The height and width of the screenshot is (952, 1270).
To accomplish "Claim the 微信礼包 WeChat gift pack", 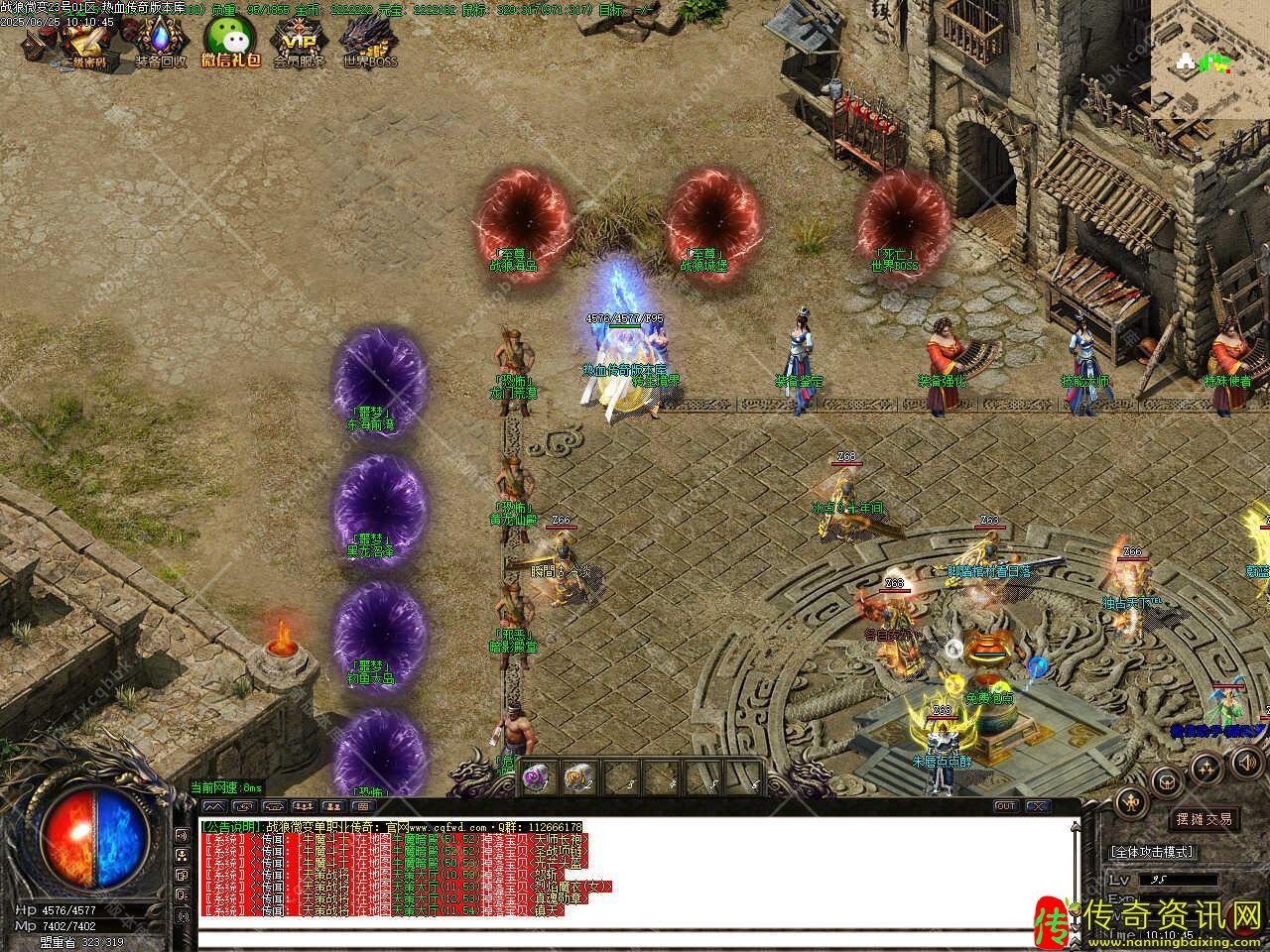I will (230, 44).
